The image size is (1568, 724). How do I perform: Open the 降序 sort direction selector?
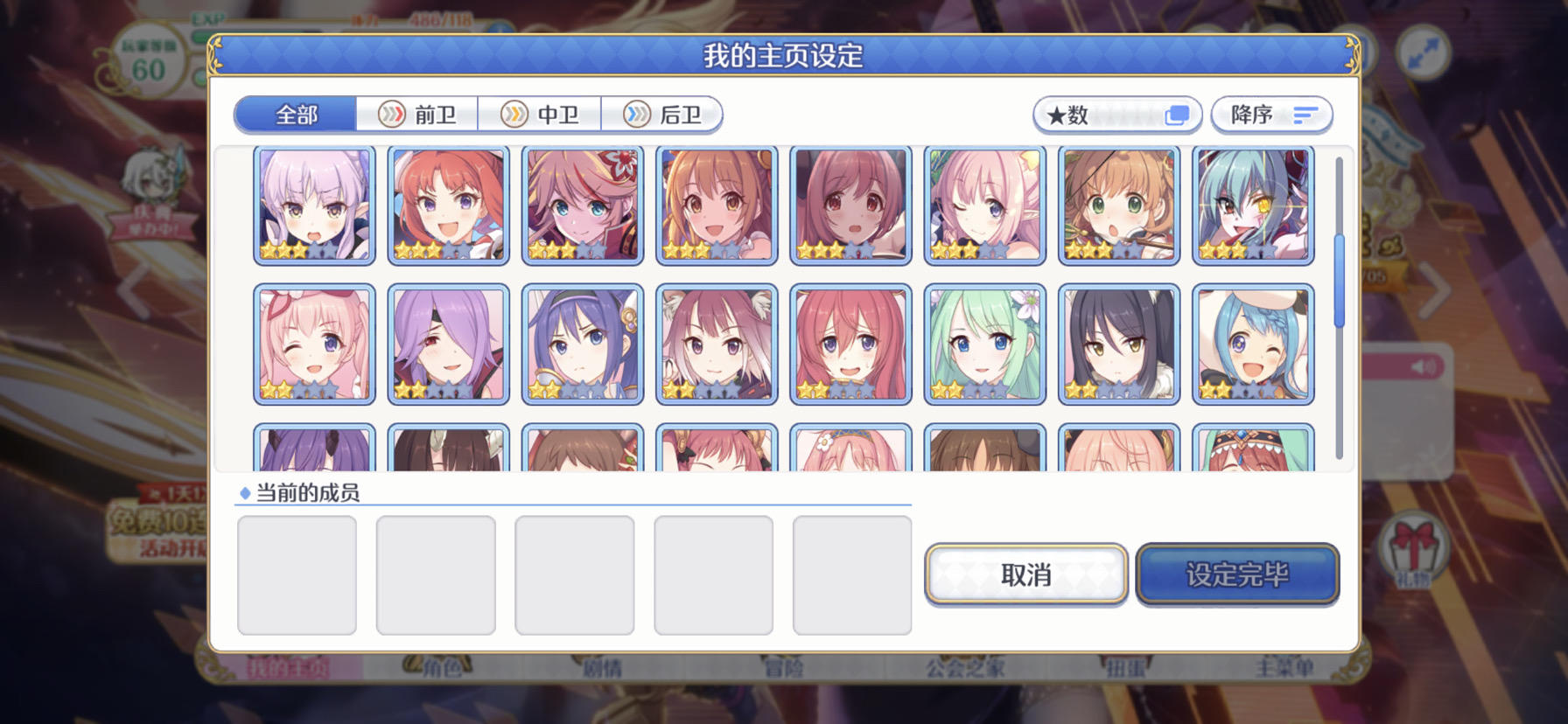click(1270, 115)
